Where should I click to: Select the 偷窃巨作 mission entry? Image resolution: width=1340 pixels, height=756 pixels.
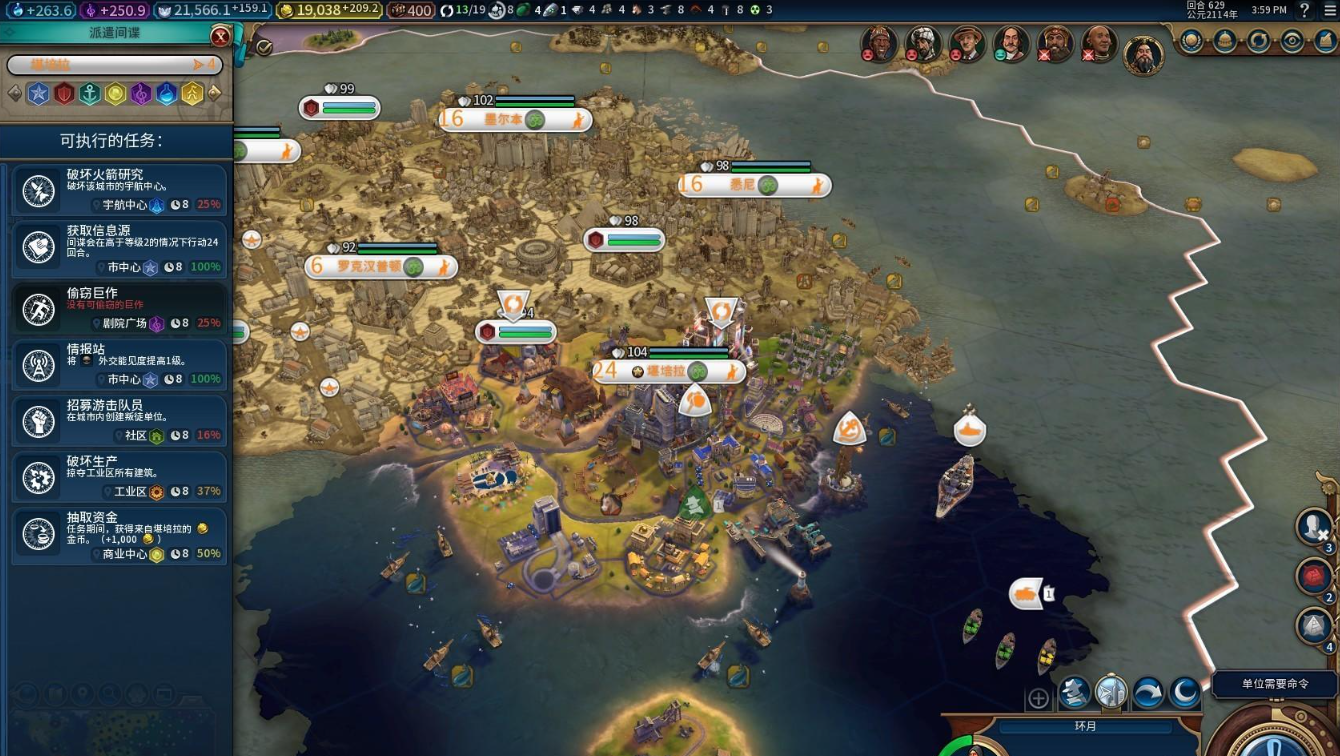point(119,307)
